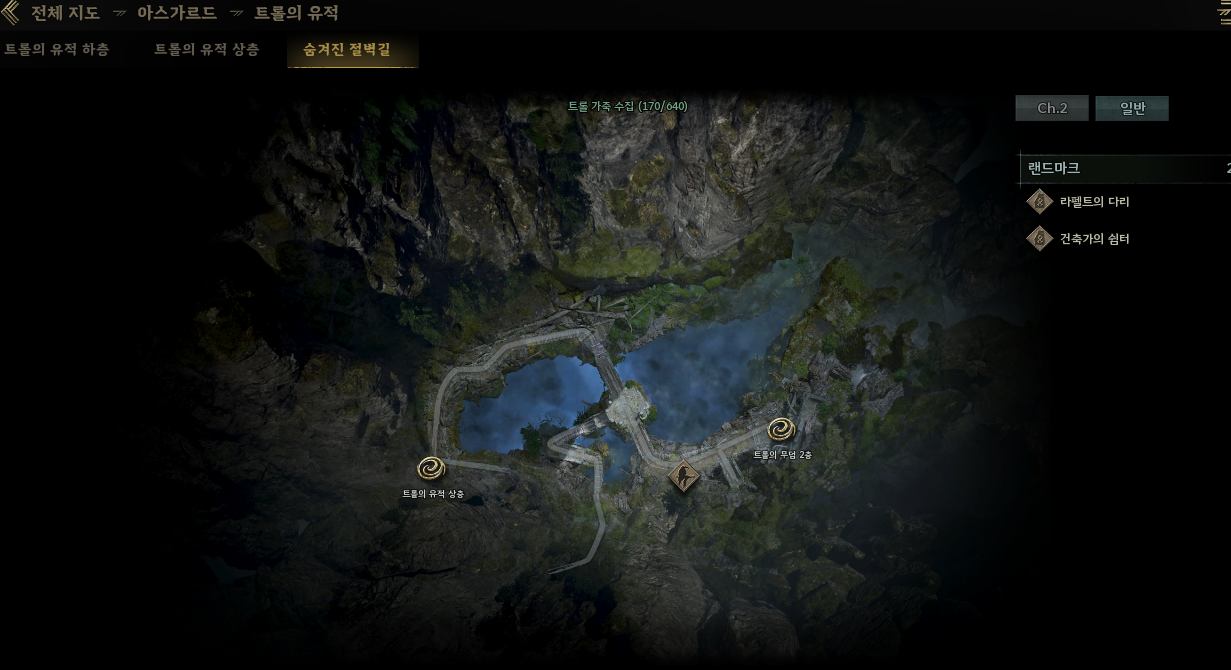Open the Ch.2 channel selector
The height and width of the screenshot is (670, 1231).
[1051, 108]
